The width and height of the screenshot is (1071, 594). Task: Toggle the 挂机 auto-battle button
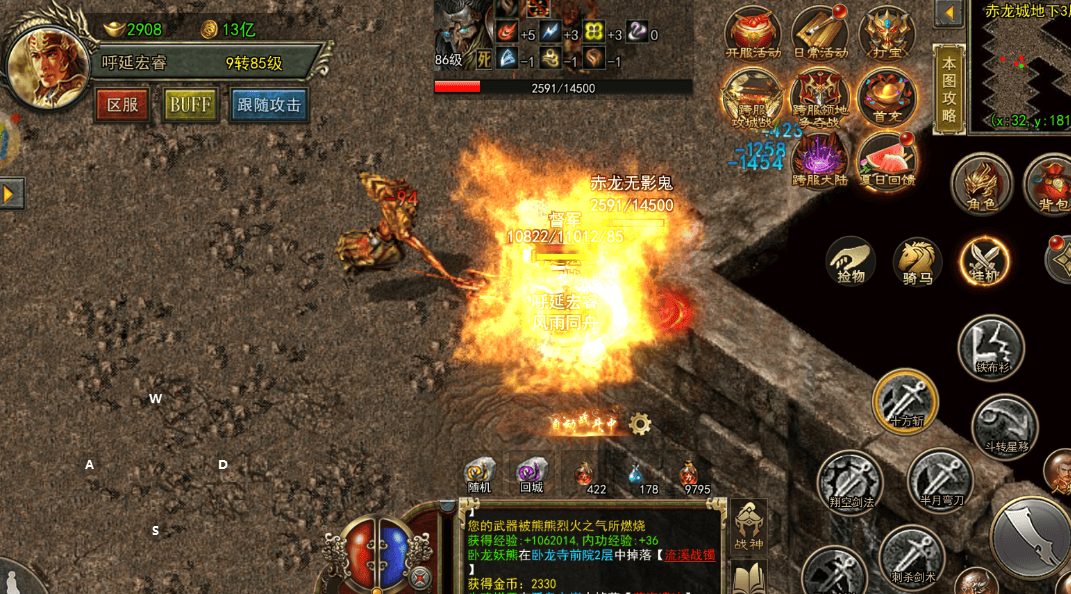[983, 262]
